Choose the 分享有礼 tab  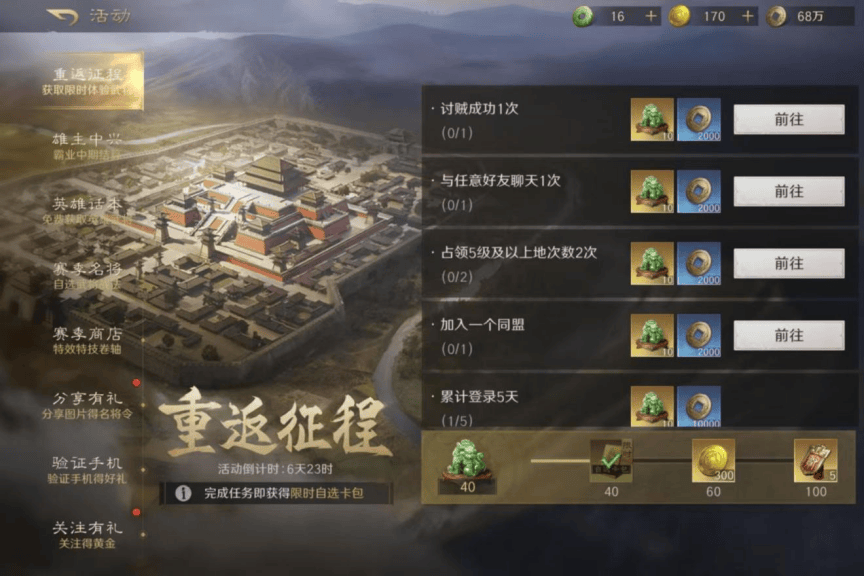pyautogui.click(x=87, y=404)
